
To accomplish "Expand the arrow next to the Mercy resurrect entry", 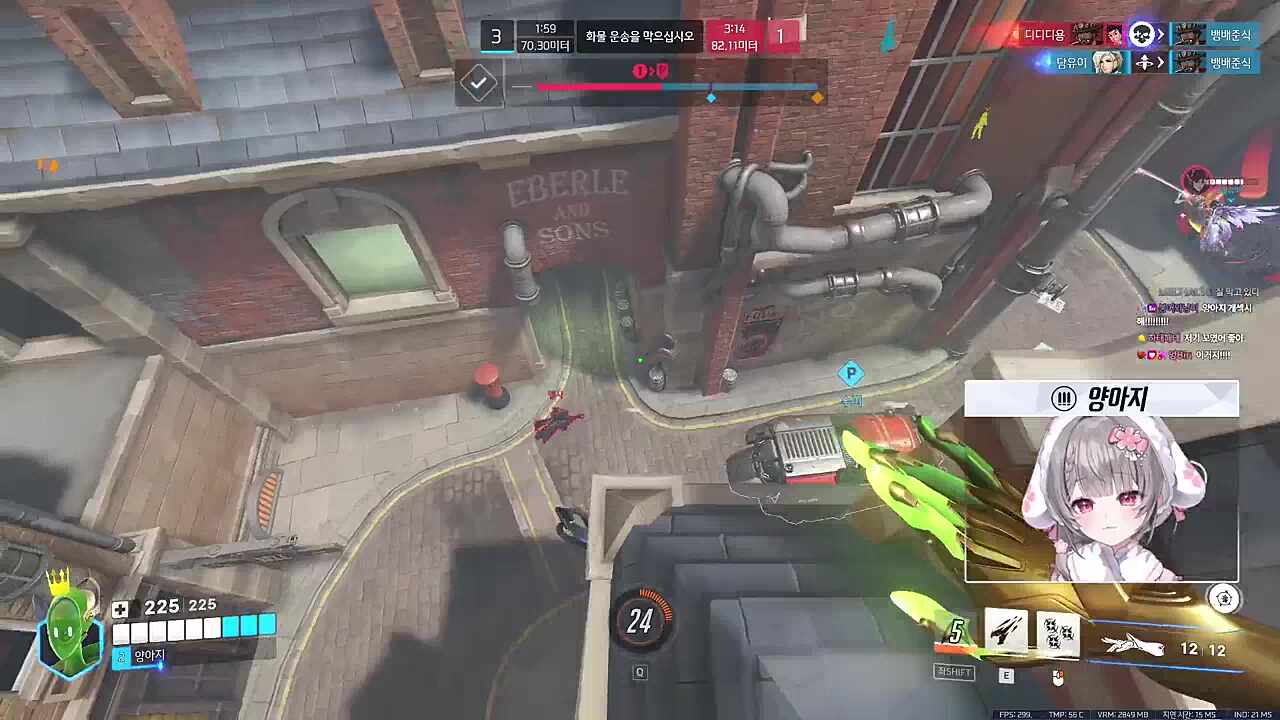I will 1159,62.
